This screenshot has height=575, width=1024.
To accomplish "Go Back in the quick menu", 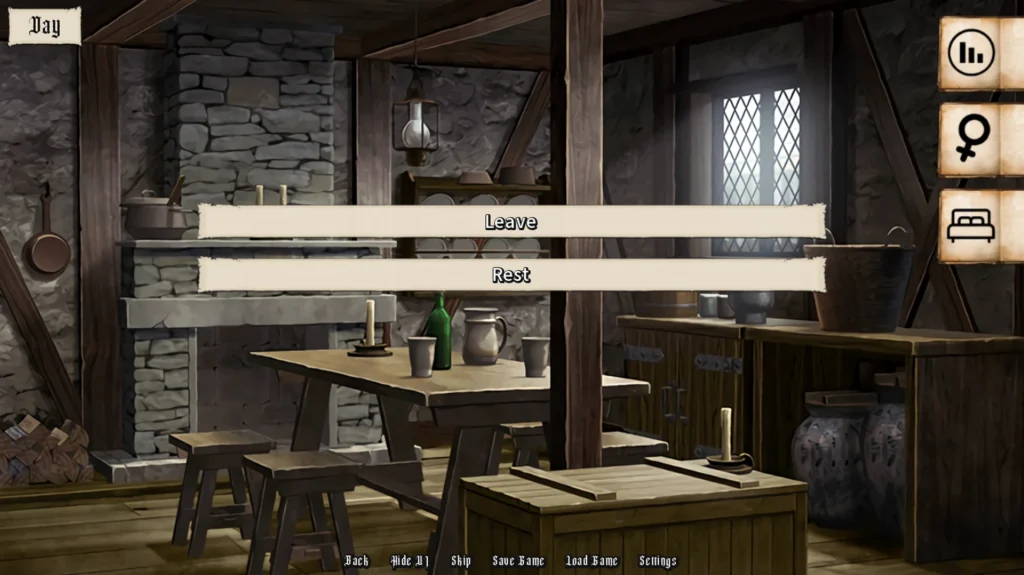I will 356,561.
